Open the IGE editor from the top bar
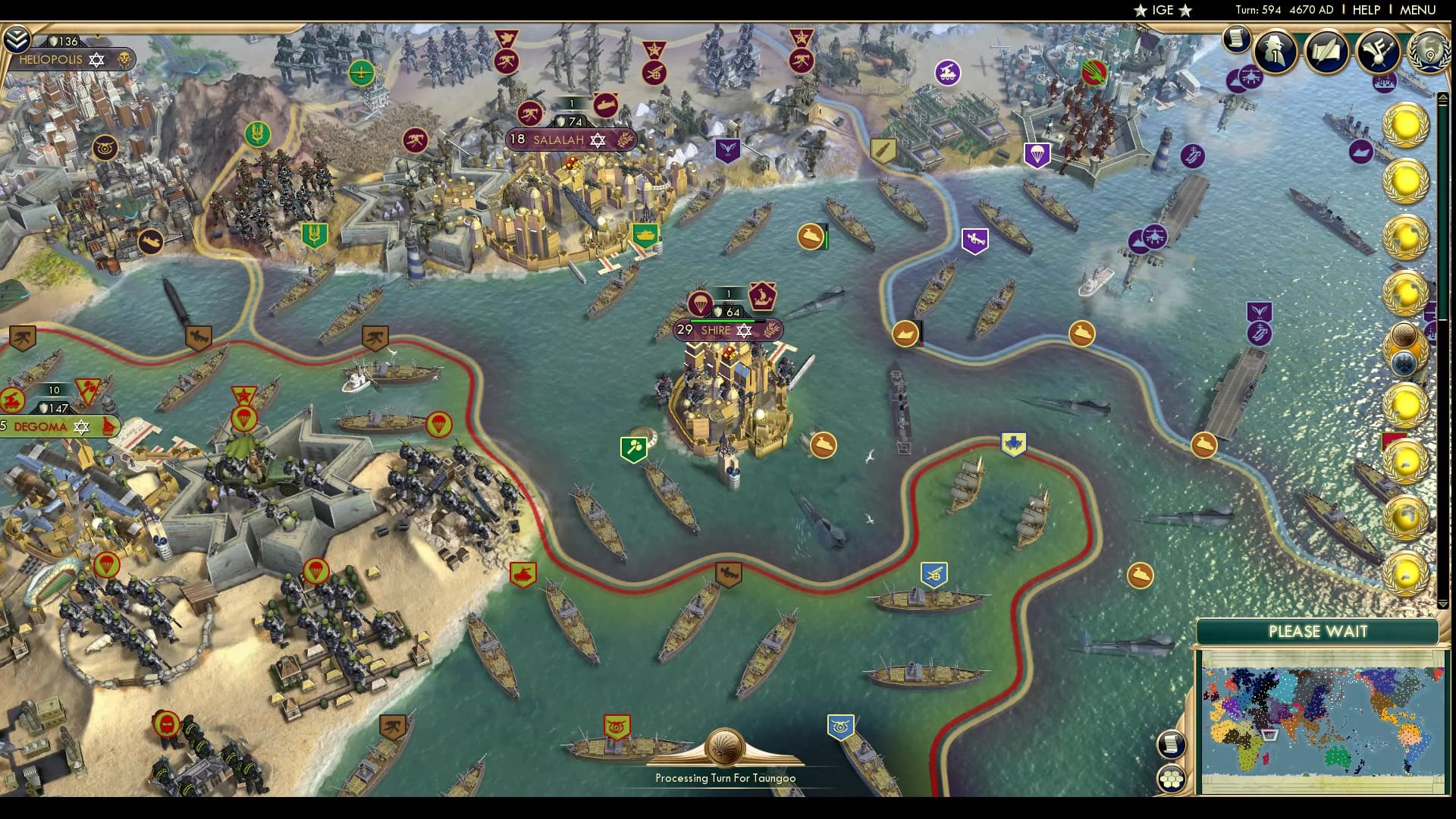The height and width of the screenshot is (819, 1456). (1160, 11)
